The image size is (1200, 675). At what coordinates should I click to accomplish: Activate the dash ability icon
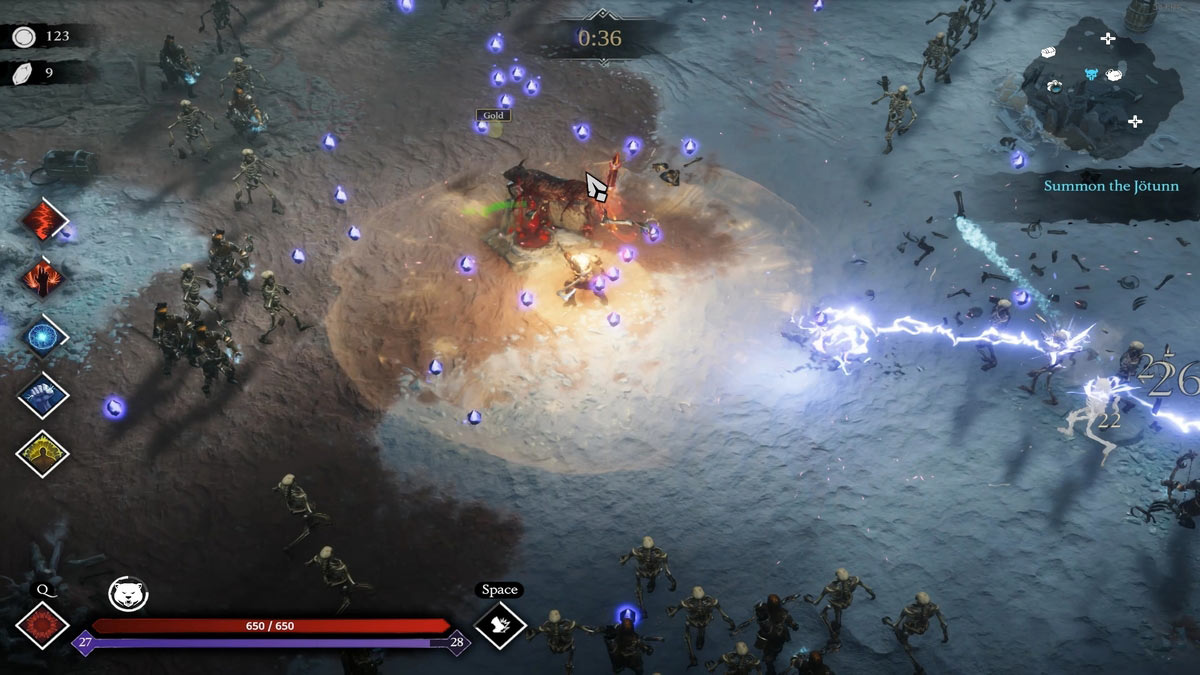pyautogui.click(x=500, y=625)
